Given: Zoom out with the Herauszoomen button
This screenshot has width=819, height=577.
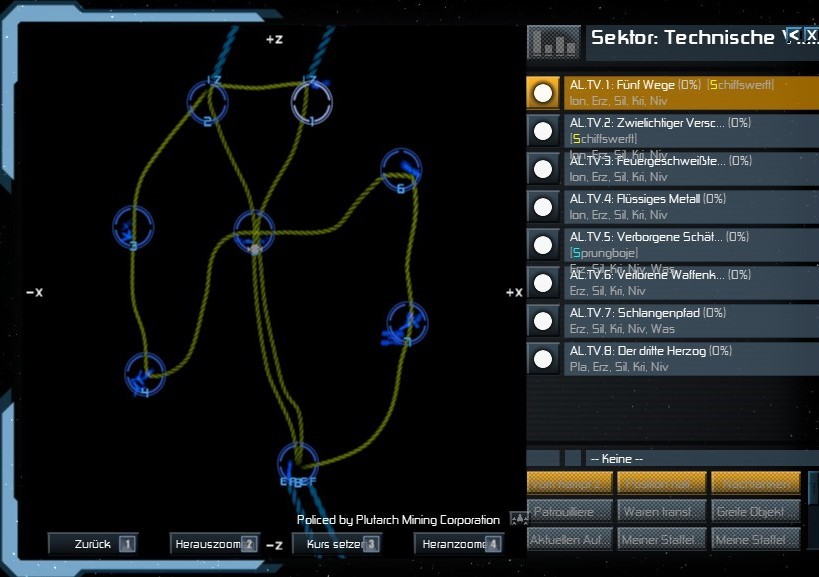Looking at the screenshot, I should point(213,544).
